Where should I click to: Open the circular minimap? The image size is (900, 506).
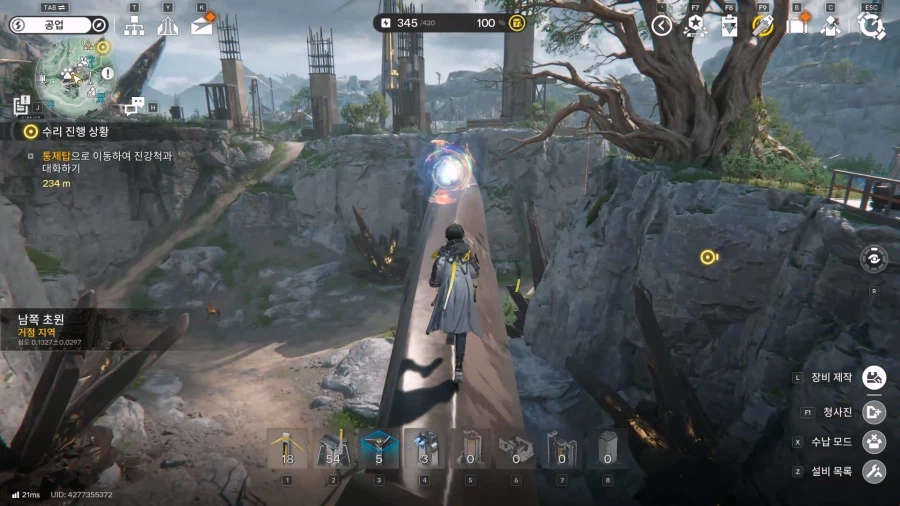pos(74,72)
